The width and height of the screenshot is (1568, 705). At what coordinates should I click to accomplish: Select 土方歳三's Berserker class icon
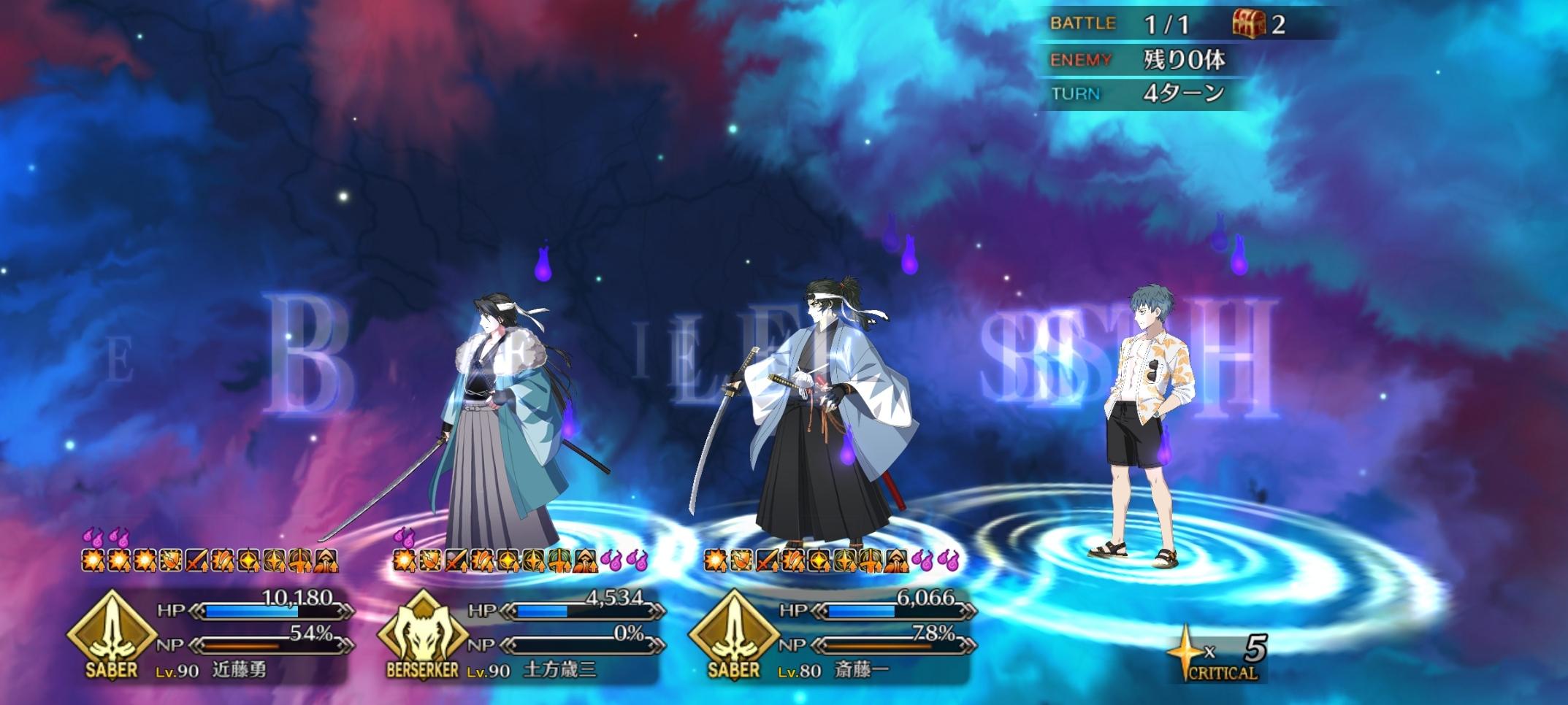pyautogui.click(x=423, y=632)
